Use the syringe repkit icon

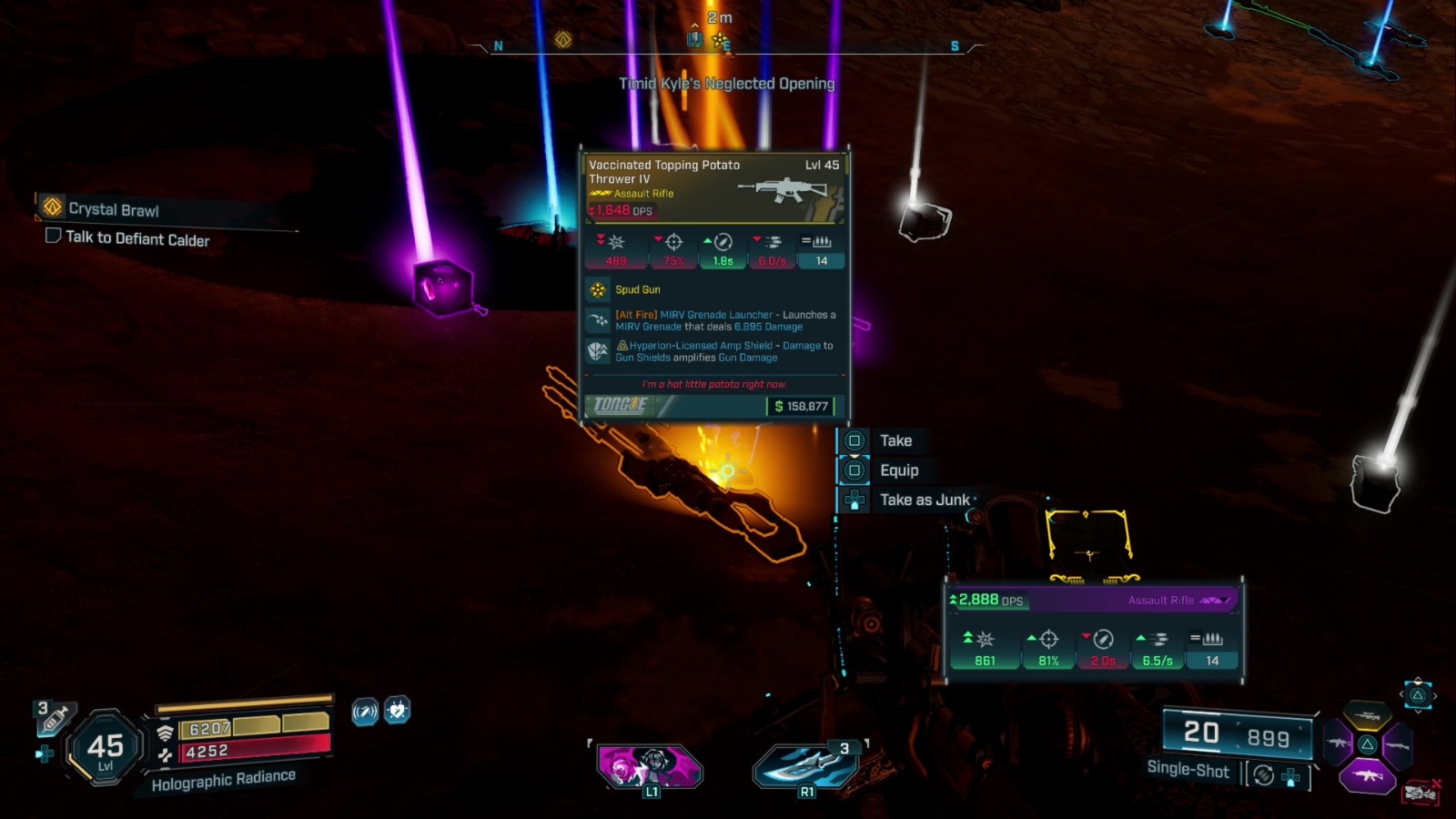(x=55, y=719)
